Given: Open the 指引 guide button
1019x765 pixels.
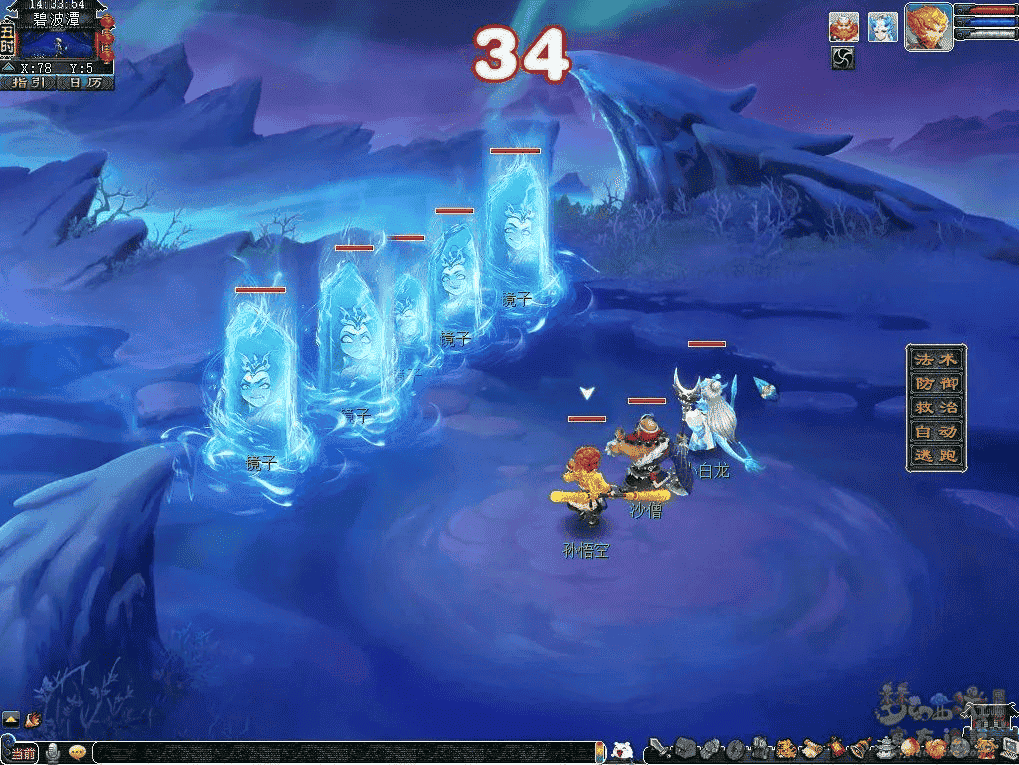Looking at the screenshot, I should pos(30,83).
